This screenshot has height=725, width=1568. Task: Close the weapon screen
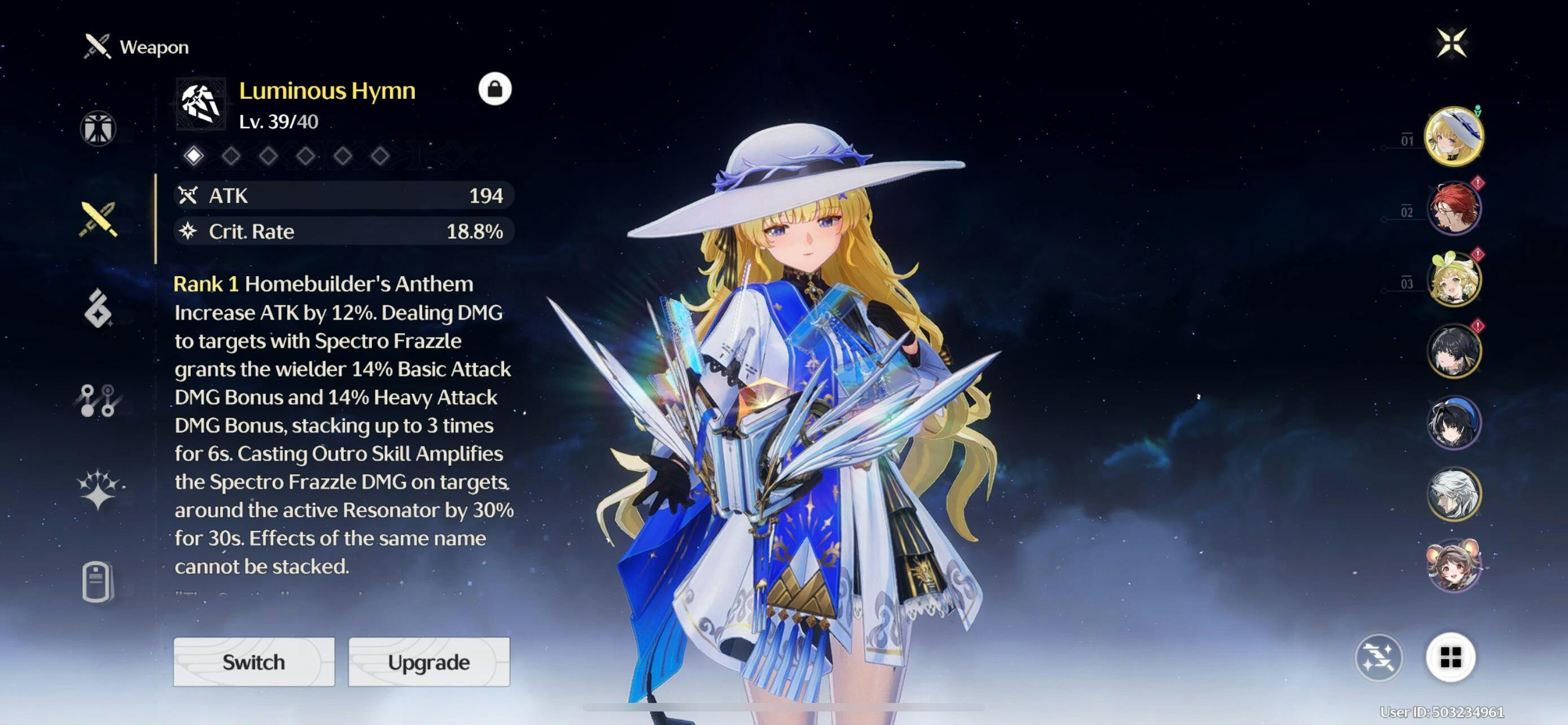(x=1451, y=43)
